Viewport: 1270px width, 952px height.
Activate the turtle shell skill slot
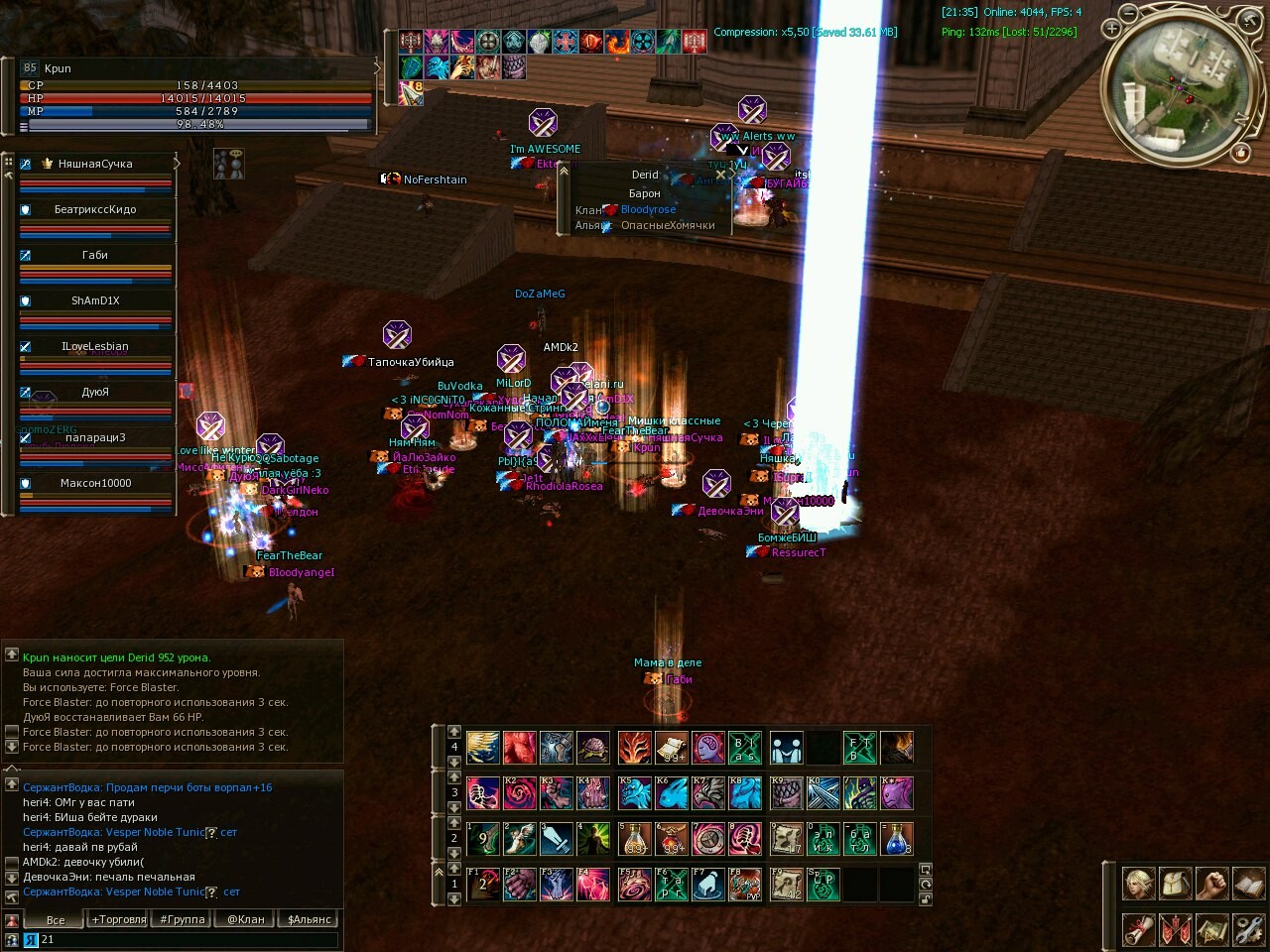(593, 747)
